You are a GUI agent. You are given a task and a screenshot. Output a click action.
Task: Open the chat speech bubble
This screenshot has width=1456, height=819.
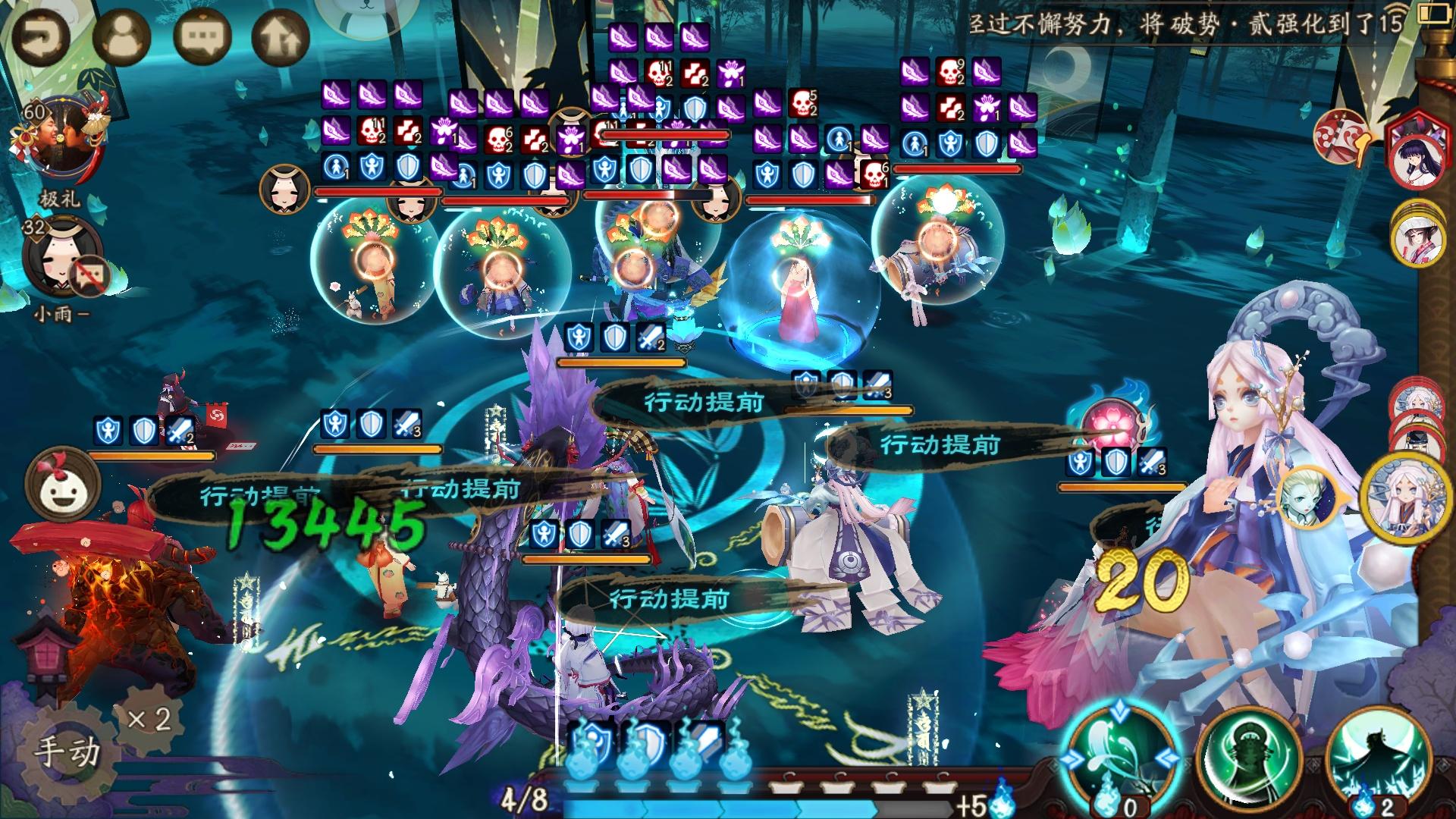coord(202,36)
